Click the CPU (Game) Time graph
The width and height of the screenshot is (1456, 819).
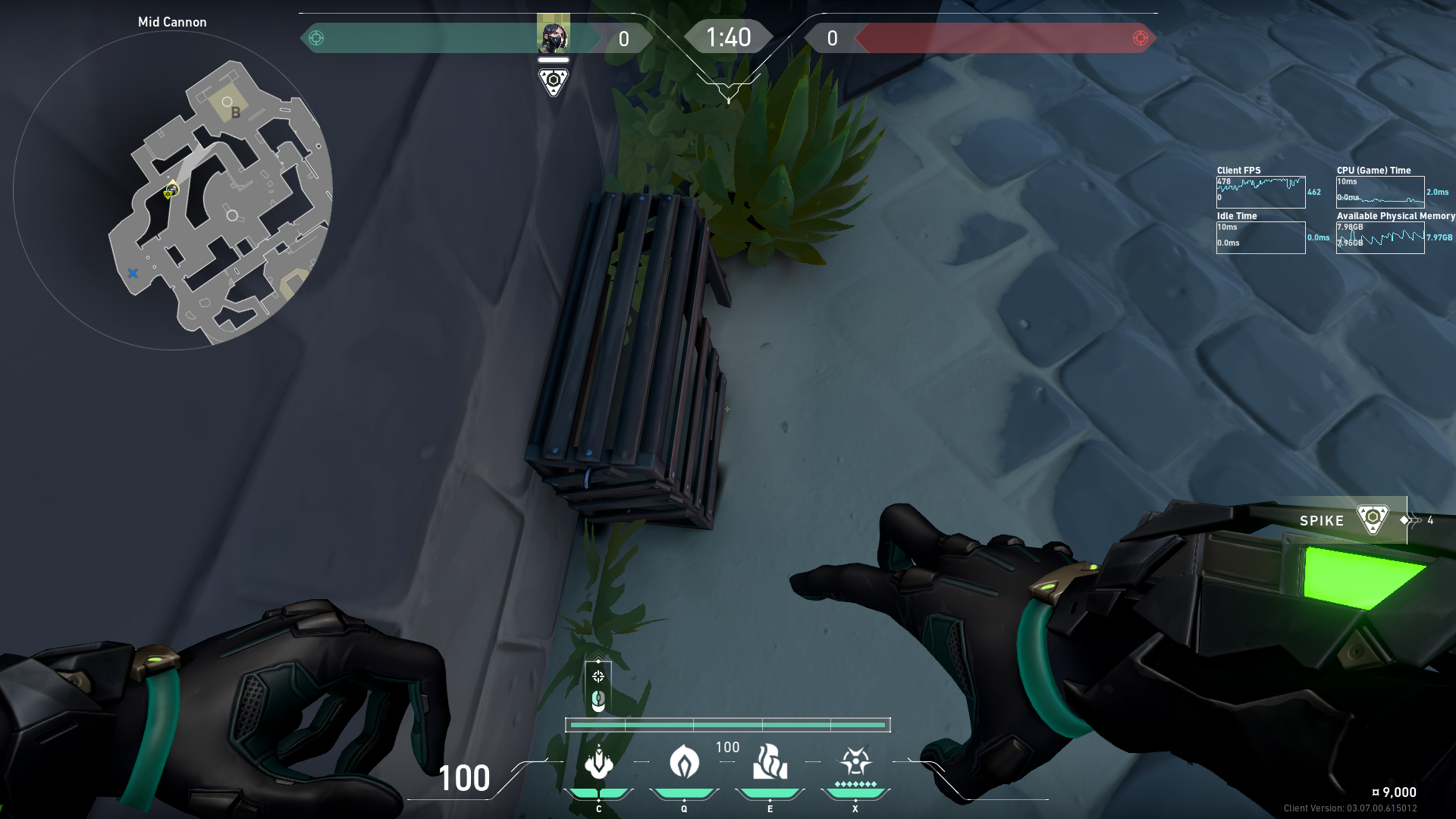pos(1379,193)
